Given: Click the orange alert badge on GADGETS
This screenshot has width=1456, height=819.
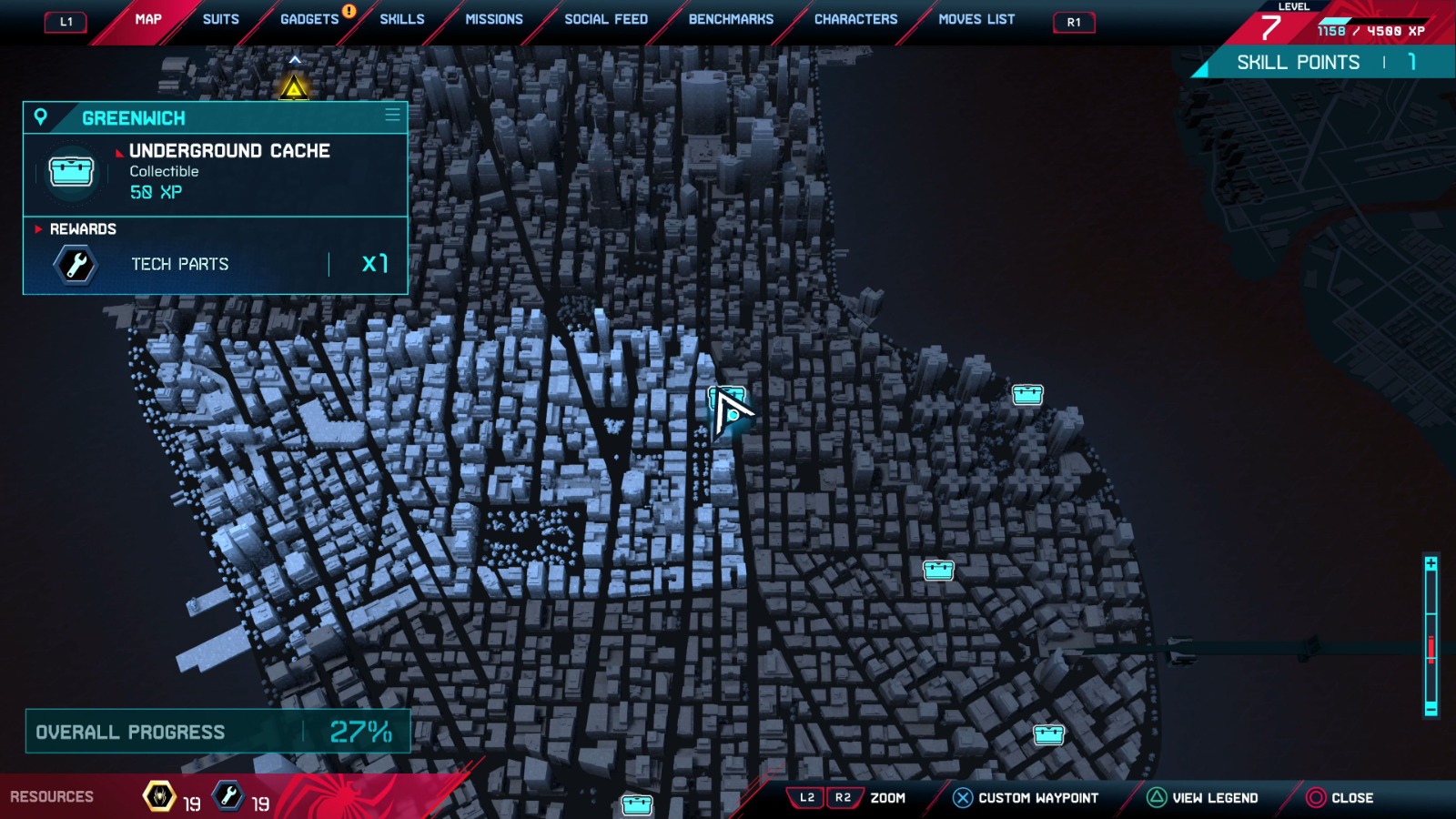Looking at the screenshot, I should point(348,12).
